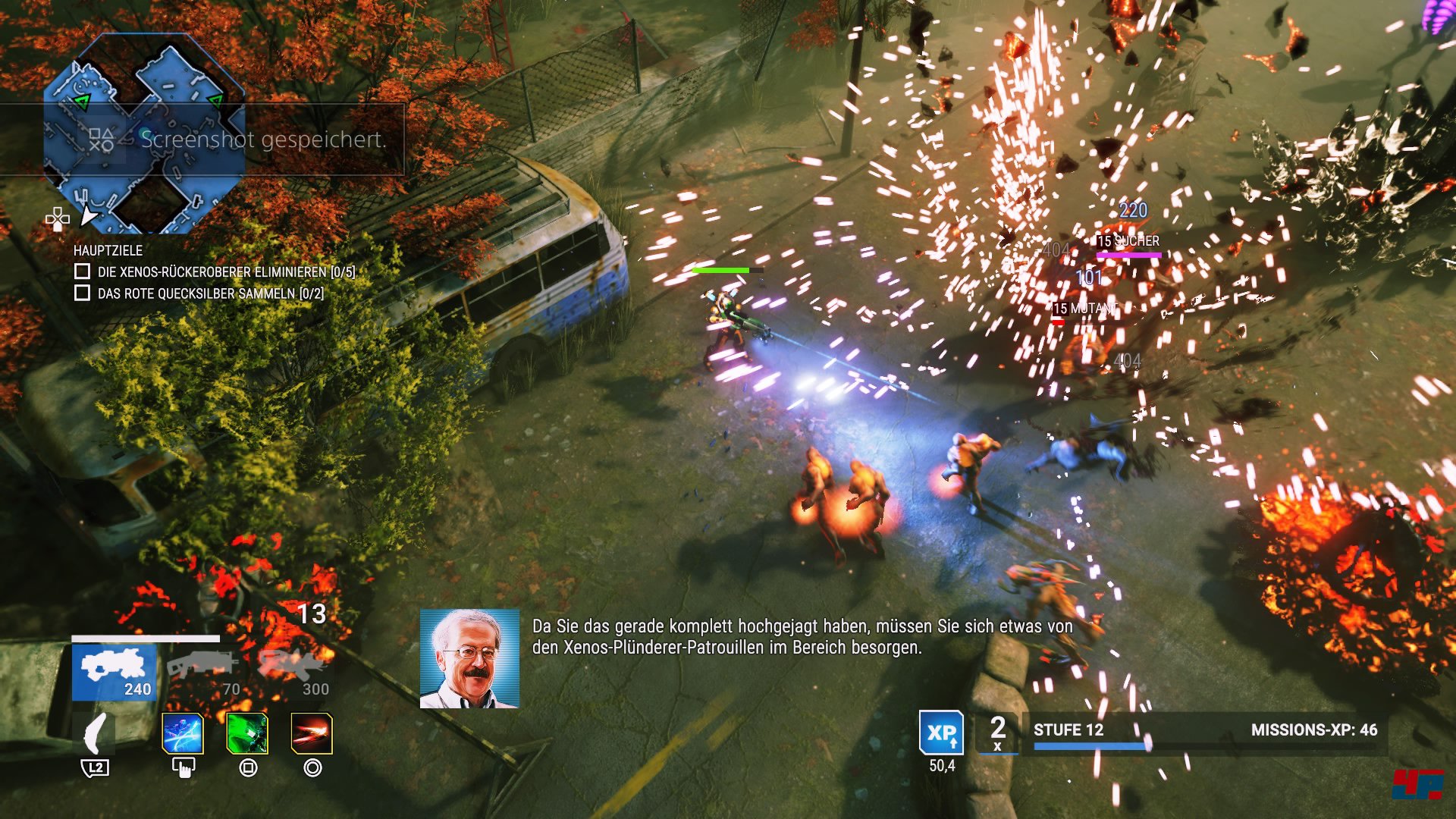Trigger the green dash ability
The image size is (1456, 819).
pos(247,734)
